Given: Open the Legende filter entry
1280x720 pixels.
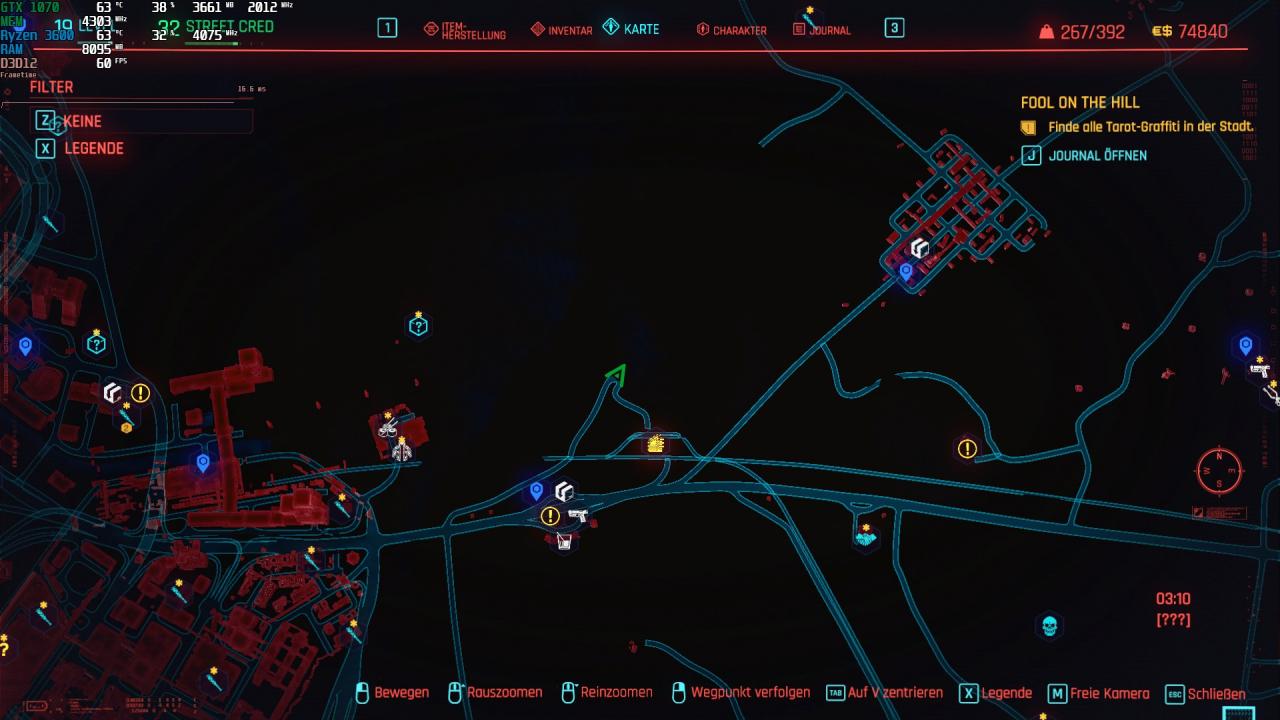Looking at the screenshot, I should (x=93, y=148).
